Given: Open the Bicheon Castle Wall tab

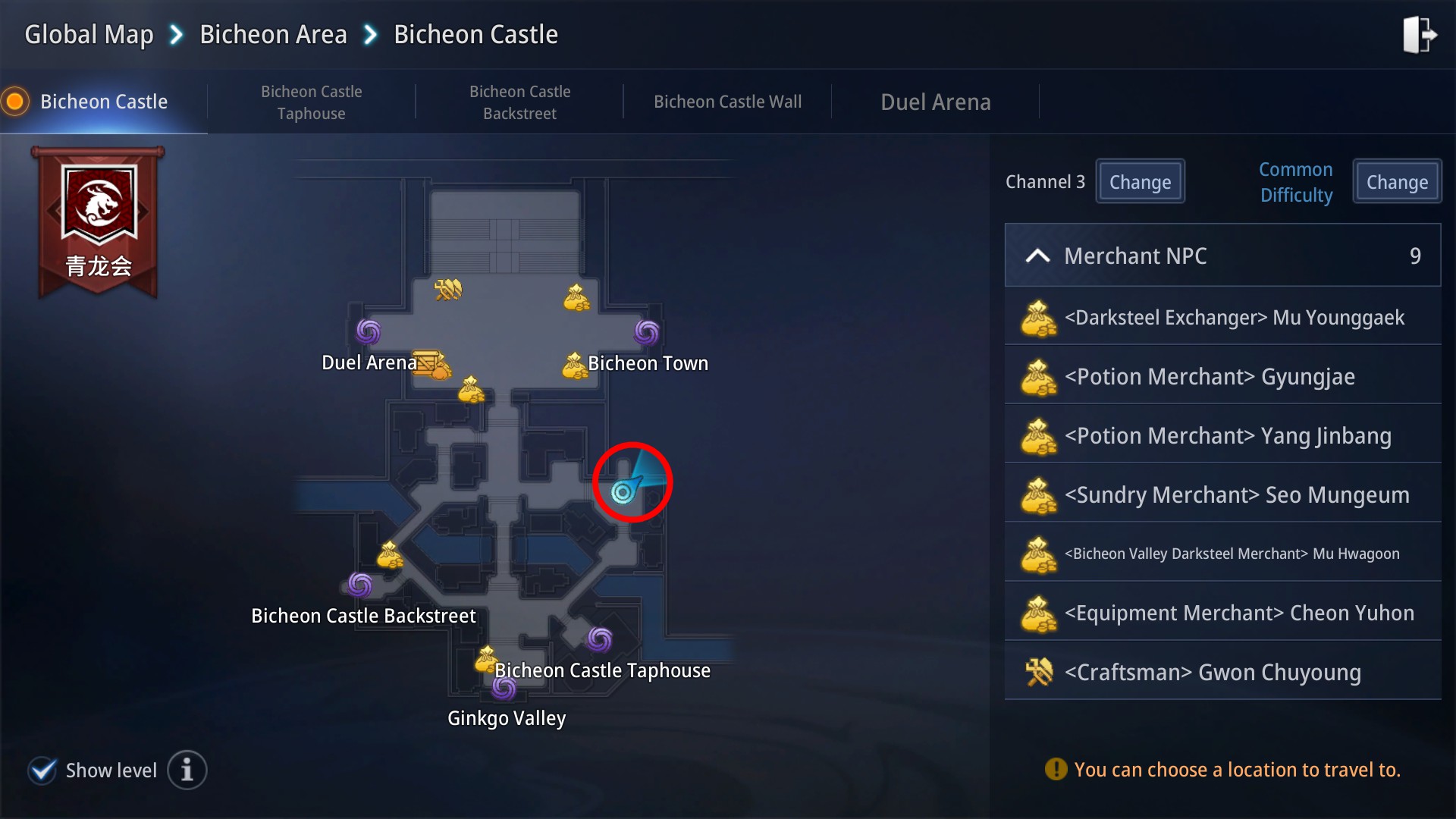Looking at the screenshot, I should pos(727,101).
